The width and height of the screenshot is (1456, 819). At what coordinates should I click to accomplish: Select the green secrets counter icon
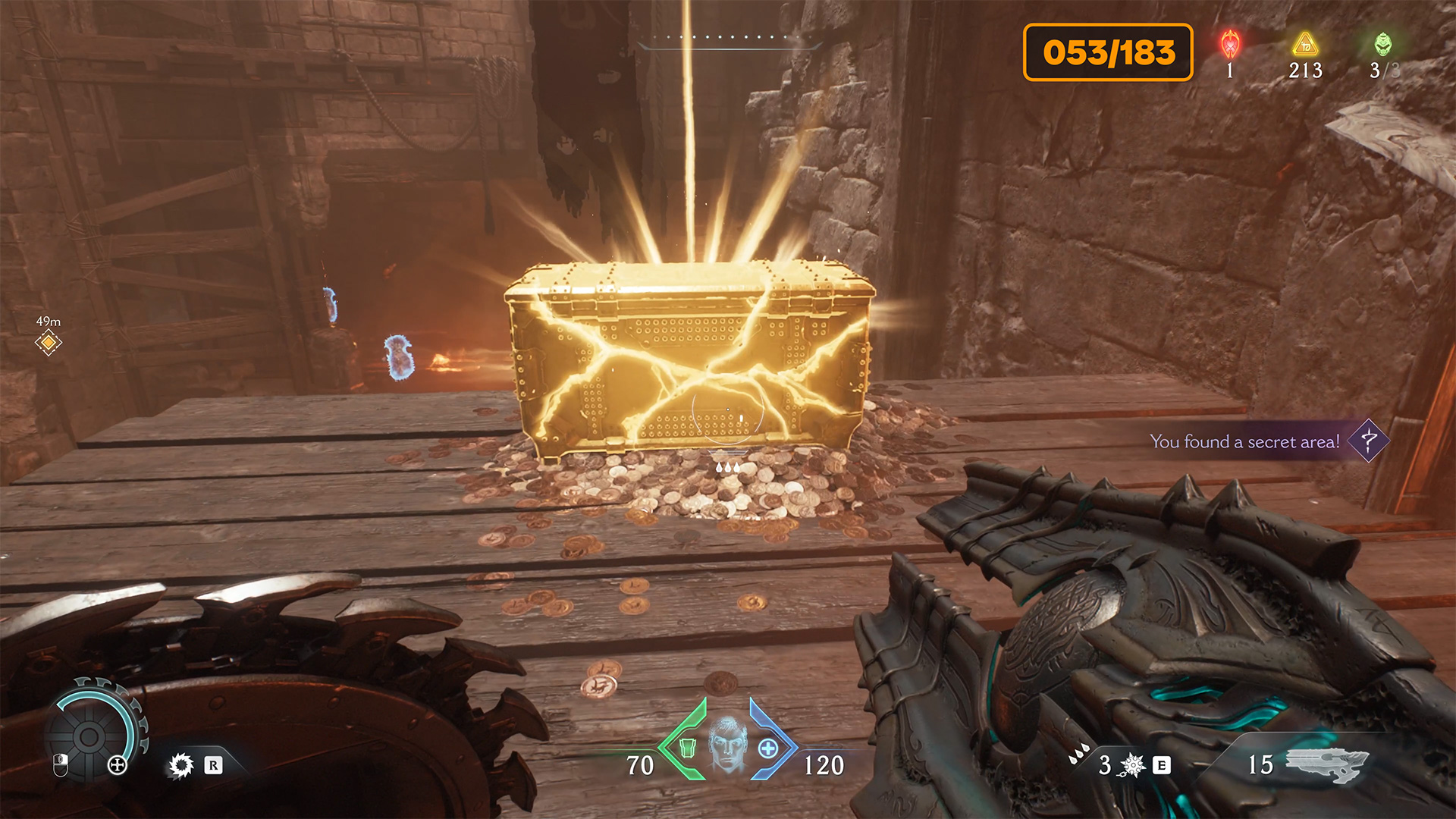(x=1383, y=45)
